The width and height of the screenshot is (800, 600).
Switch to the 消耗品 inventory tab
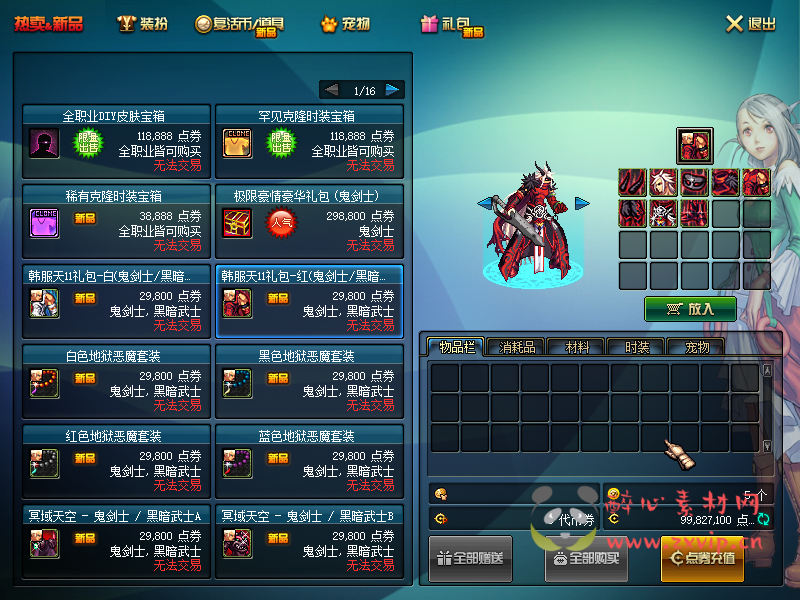(516, 347)
